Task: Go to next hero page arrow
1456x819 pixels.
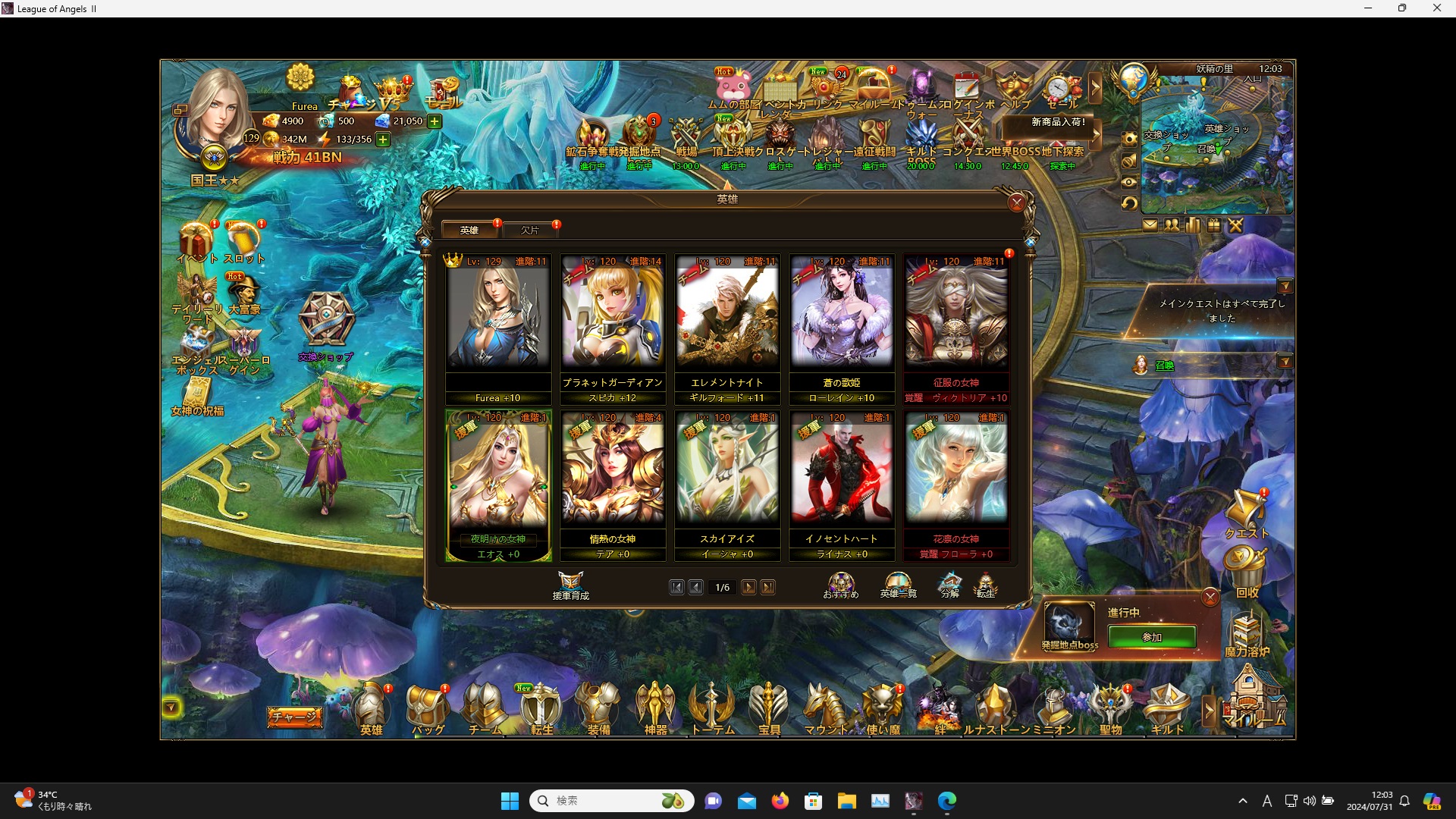Action: click(x=748, y=588)
